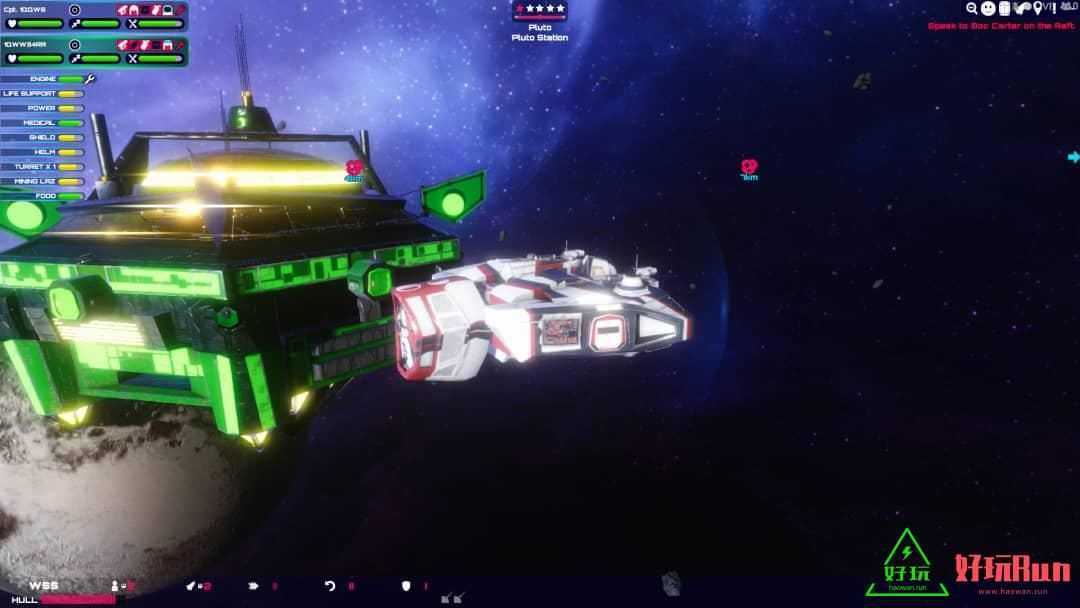Select the LIFE SUPPORT system row

43,94
